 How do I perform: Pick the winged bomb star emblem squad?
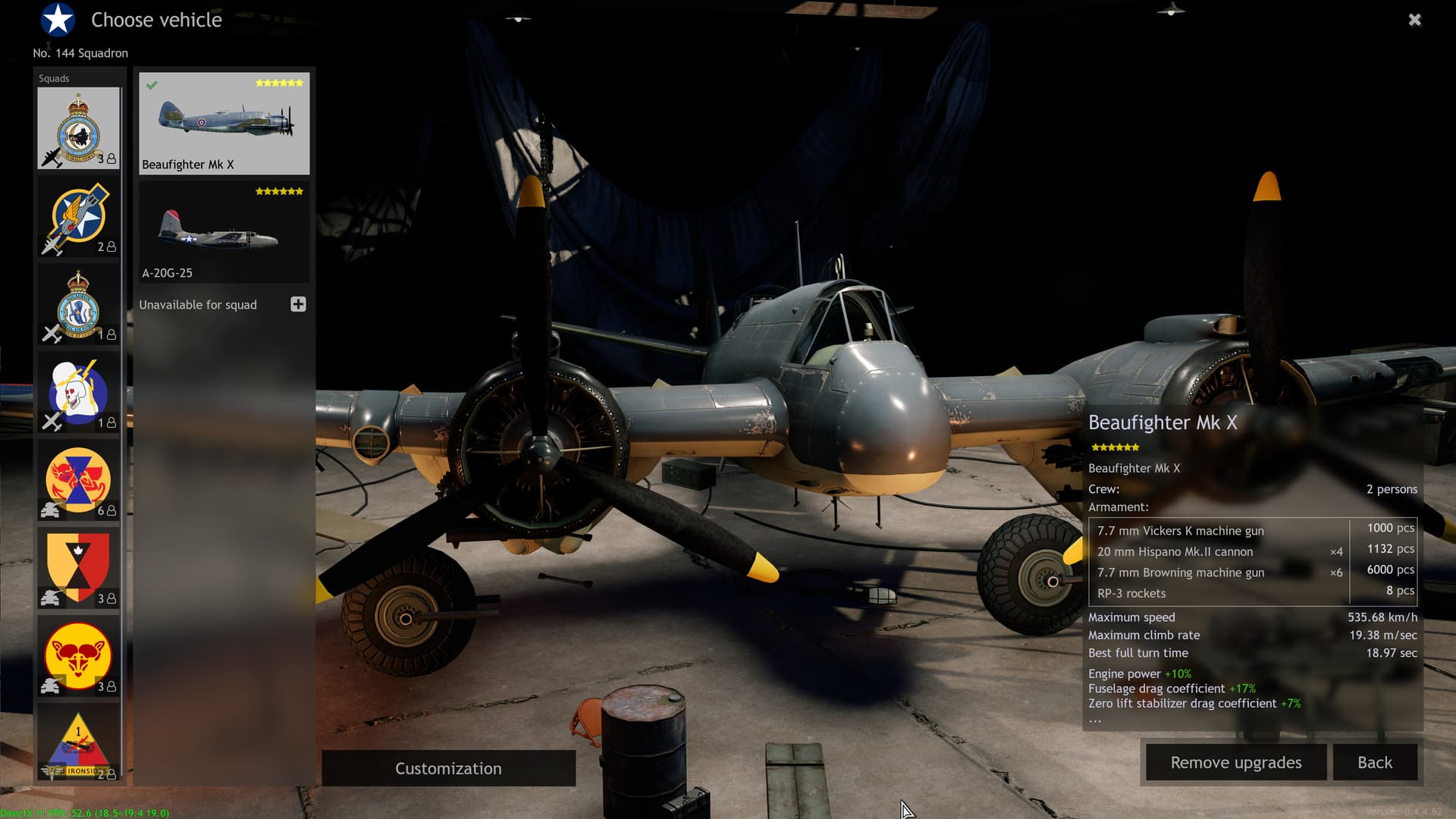[78, 217]
